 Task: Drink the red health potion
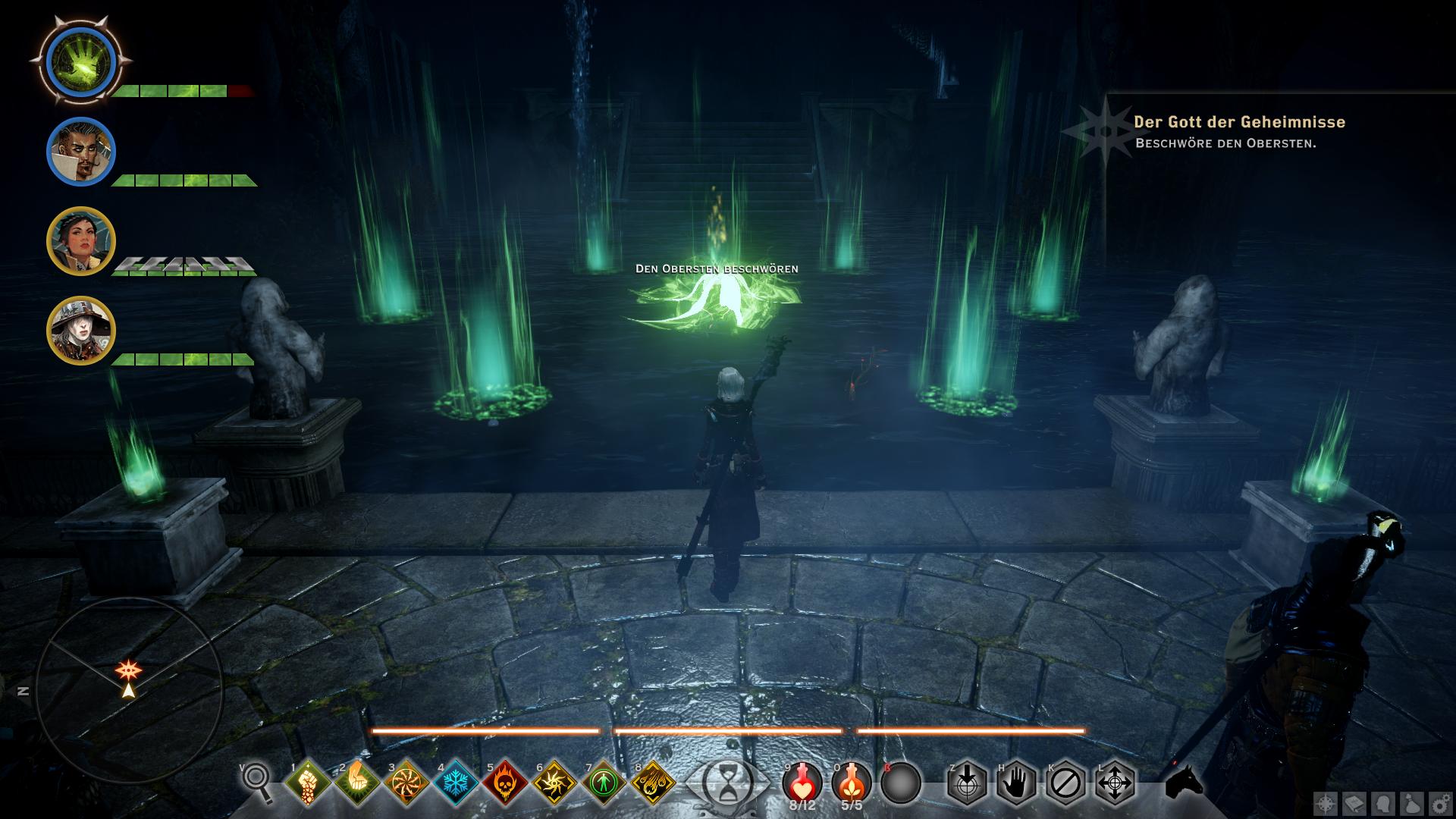click(803, 783)
